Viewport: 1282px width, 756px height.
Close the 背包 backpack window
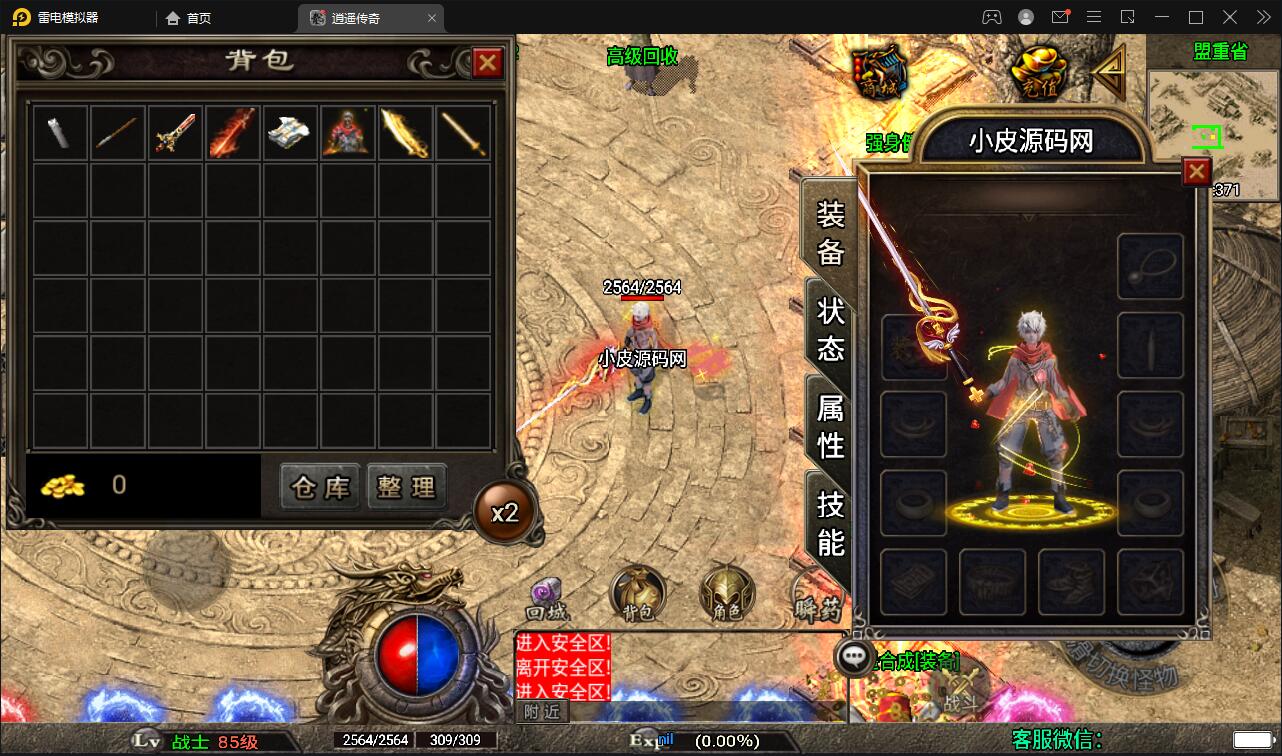[487, 63]
